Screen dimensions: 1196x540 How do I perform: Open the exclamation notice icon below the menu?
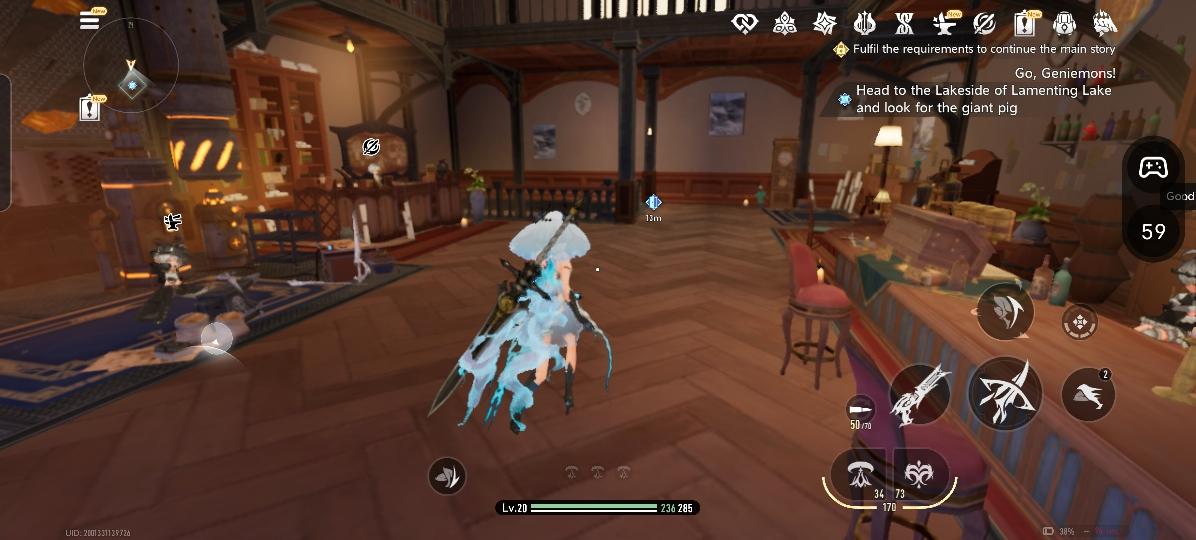(90, 107)
